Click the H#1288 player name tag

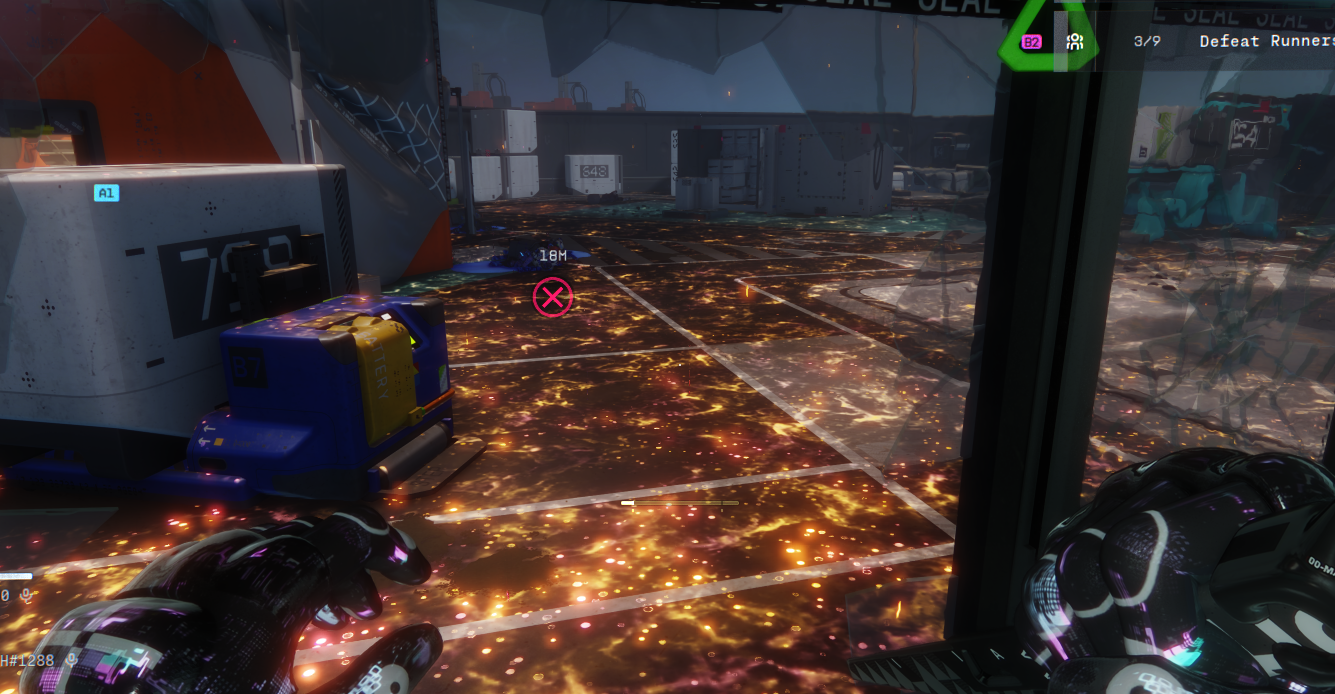point(27,661)
